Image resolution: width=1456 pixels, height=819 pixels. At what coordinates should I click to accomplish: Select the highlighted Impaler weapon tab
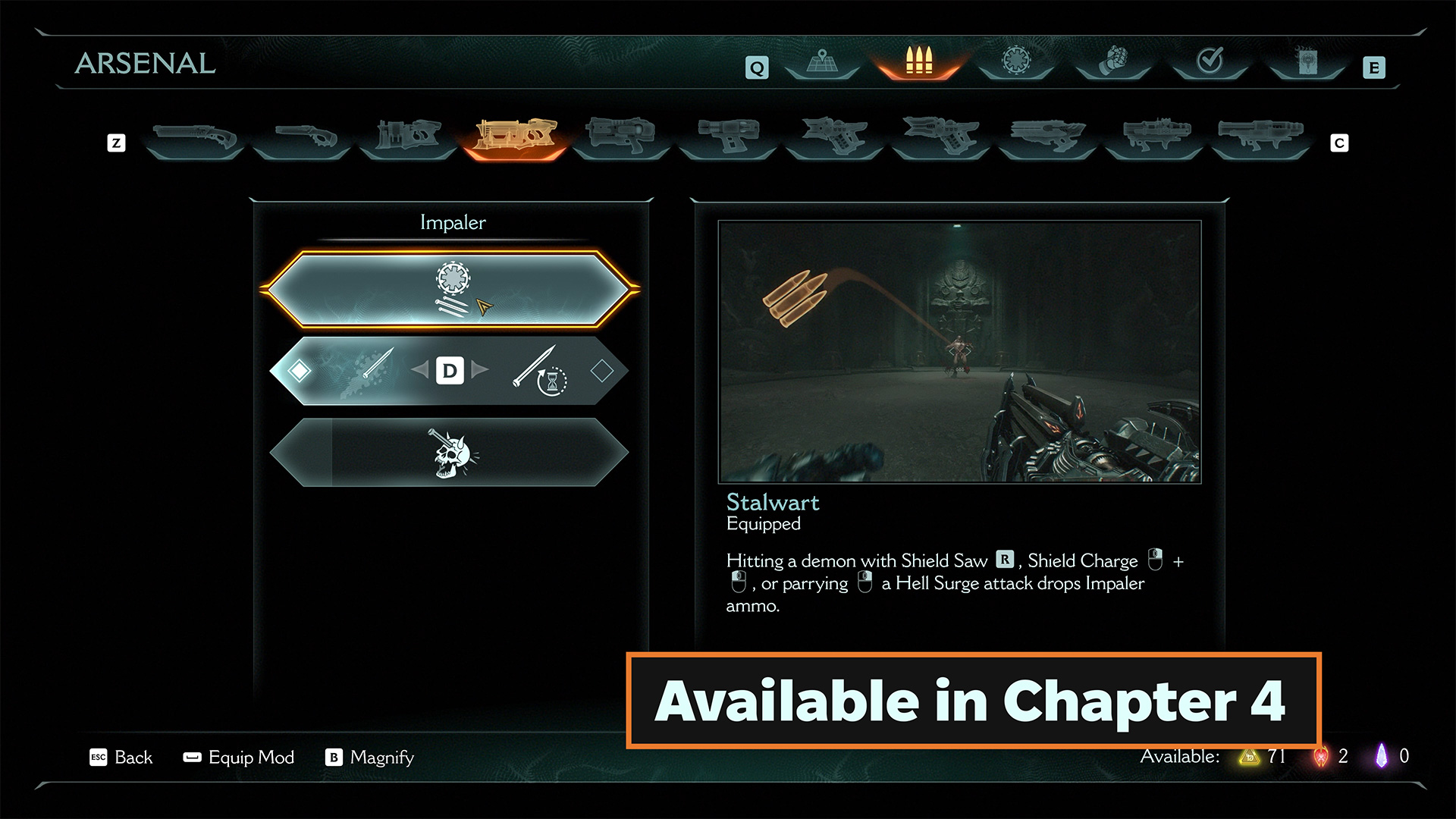[x=515, y=136]
